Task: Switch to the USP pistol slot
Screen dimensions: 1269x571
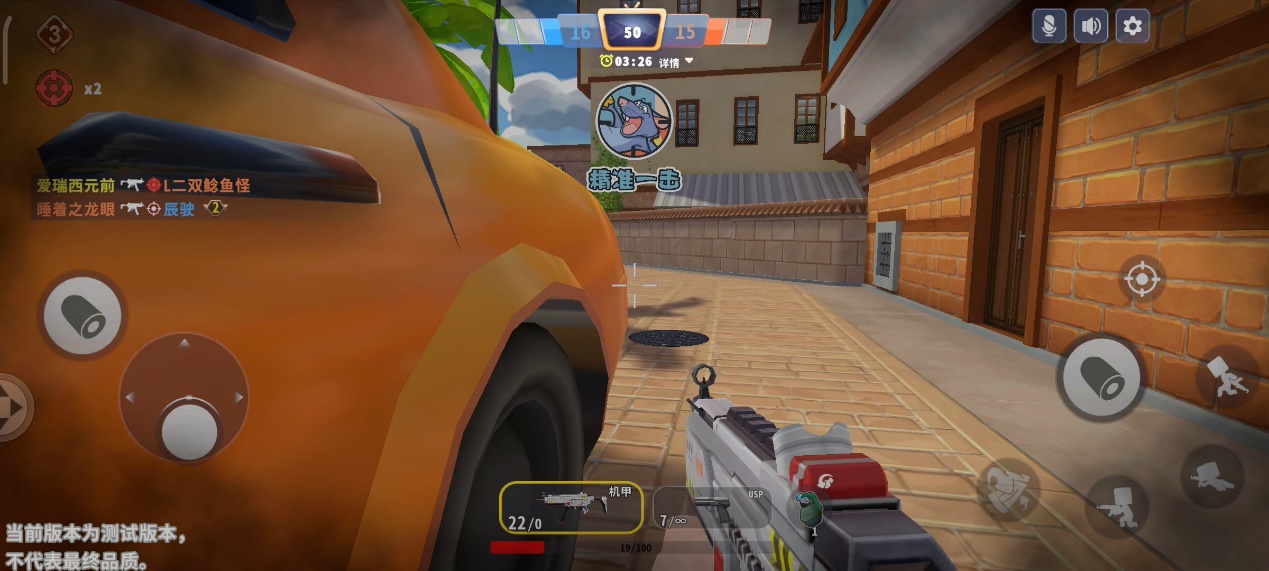Action: pos(710,509)
